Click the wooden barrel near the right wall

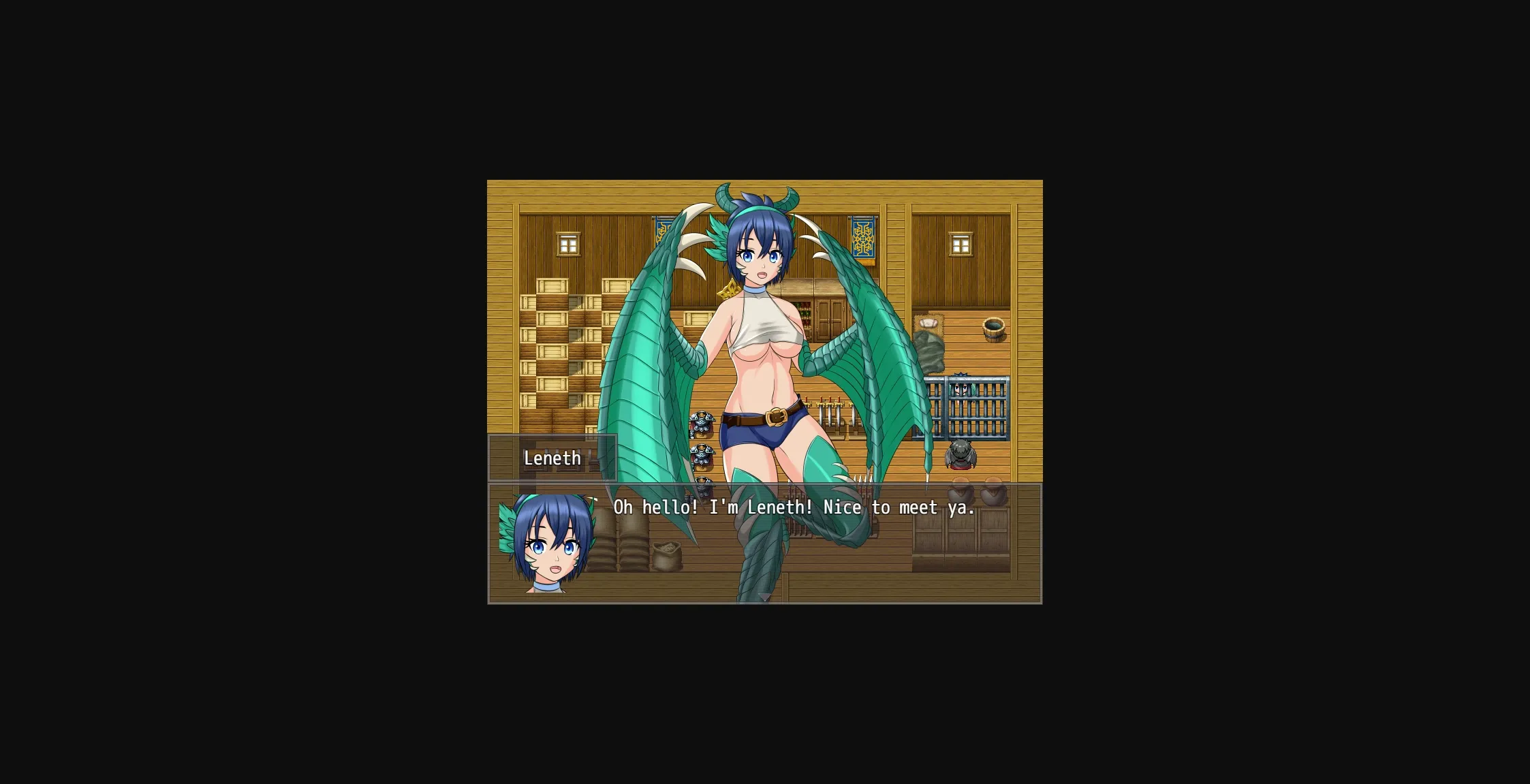tap(994, 329)
